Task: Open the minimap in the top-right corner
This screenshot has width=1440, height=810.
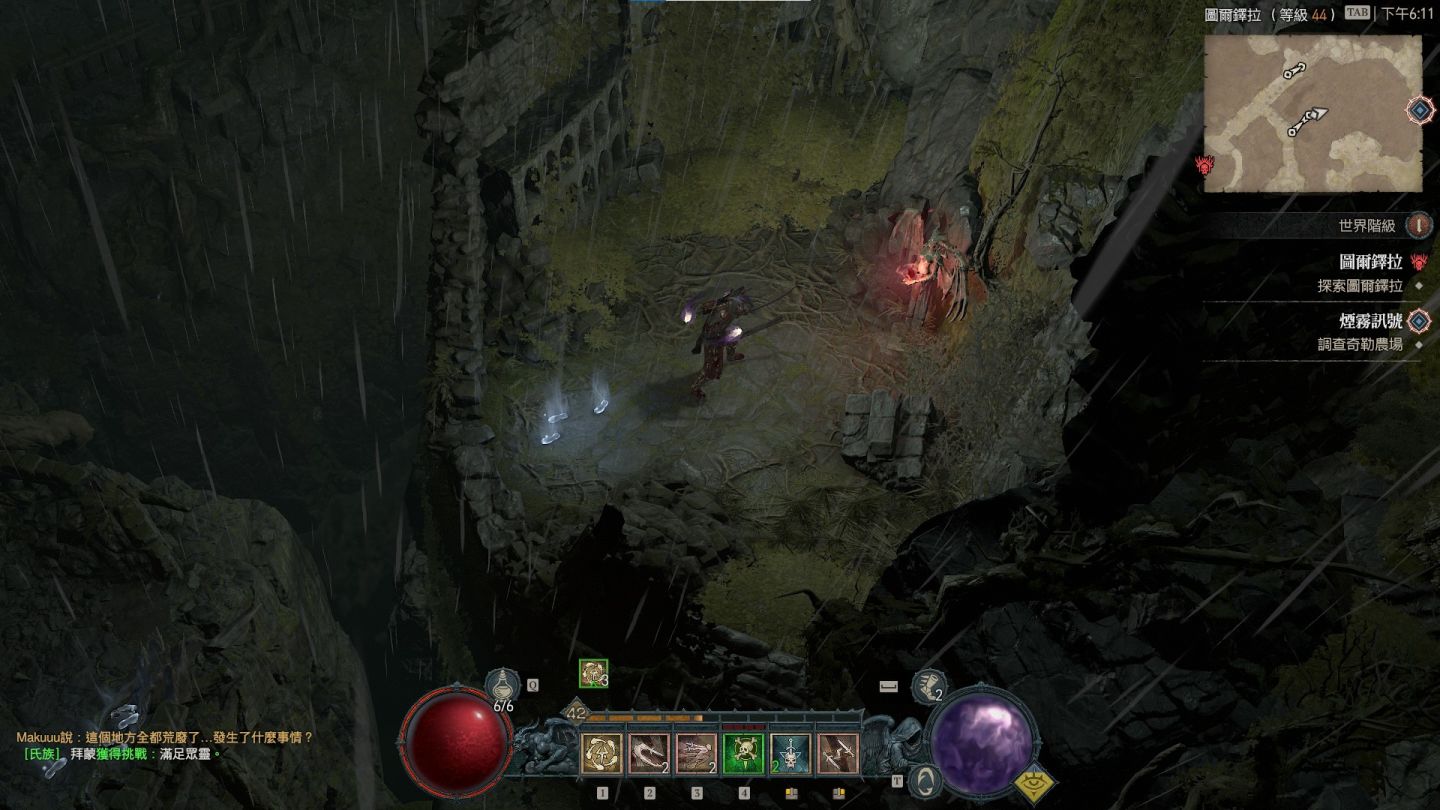Action: (1312, 113)
